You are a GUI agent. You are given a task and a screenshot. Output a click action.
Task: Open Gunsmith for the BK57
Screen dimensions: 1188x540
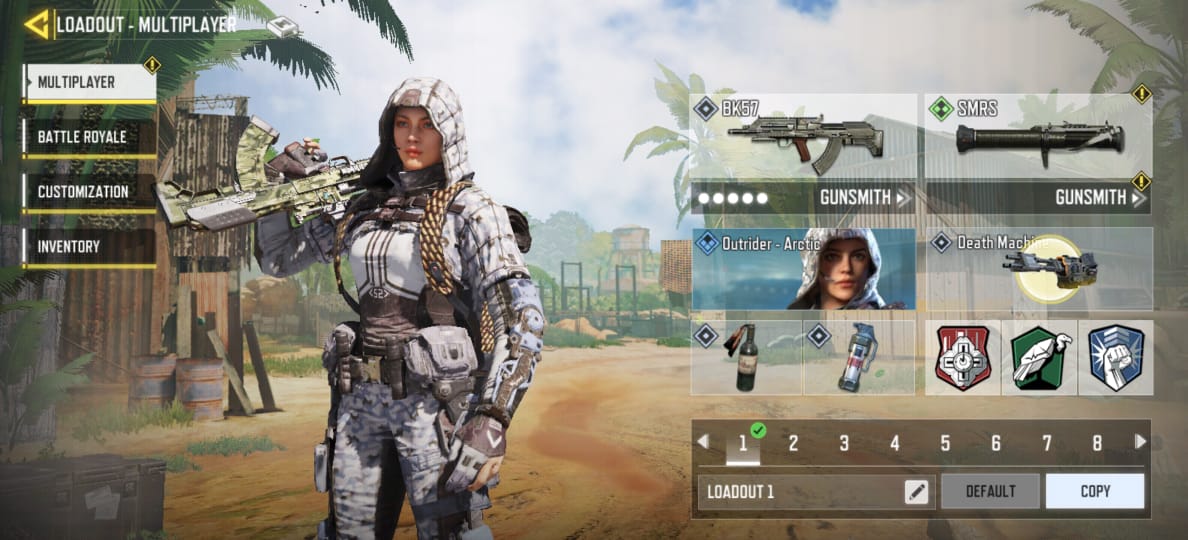coord(866,197)
